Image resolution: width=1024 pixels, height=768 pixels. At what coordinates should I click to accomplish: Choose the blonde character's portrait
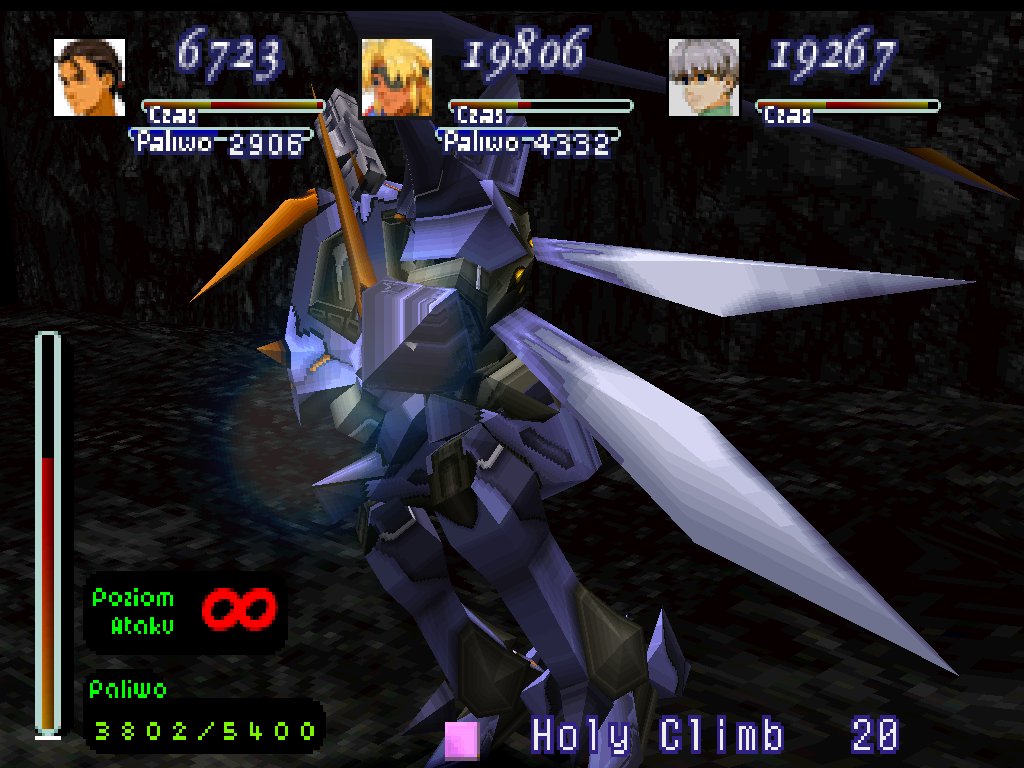tap(396, 77)
